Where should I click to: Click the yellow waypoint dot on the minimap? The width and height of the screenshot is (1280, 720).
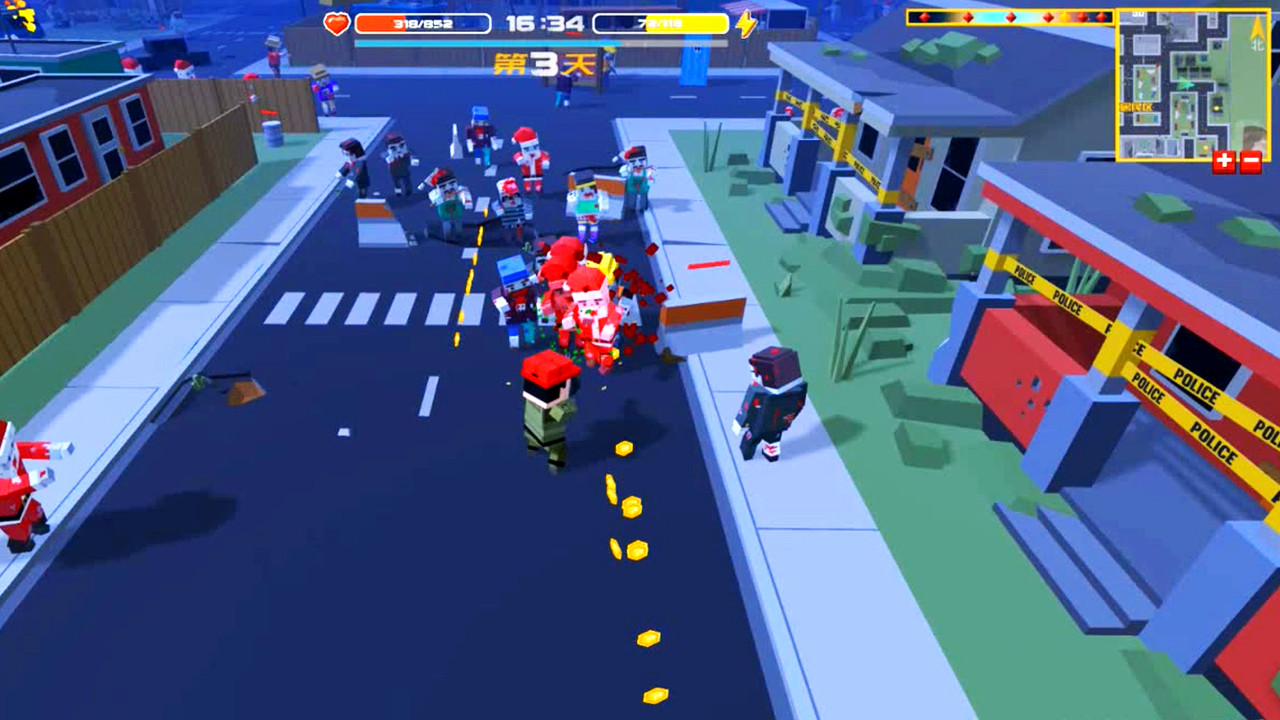[1216, 108]
